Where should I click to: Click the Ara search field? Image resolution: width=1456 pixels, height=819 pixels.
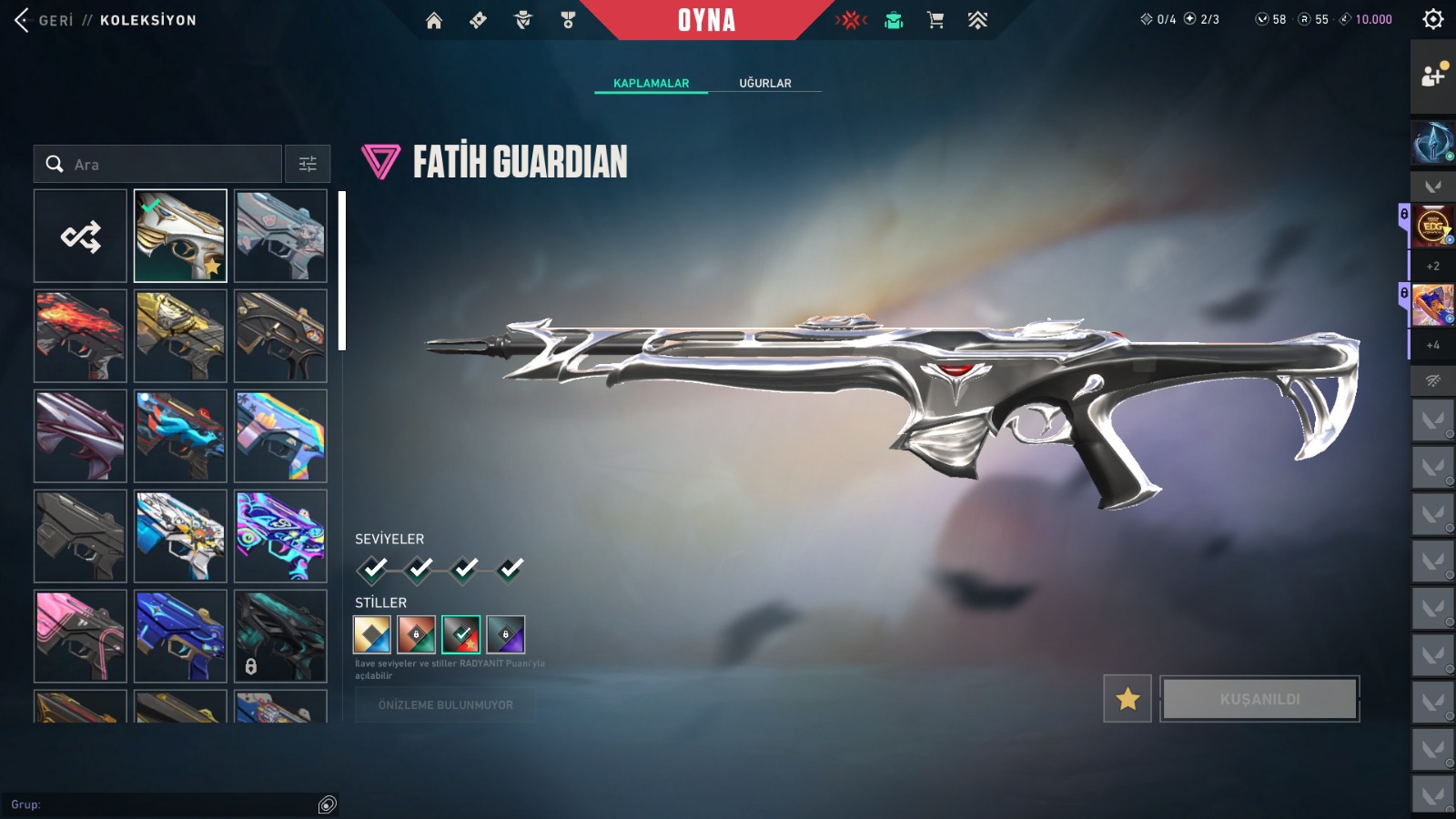164,165
